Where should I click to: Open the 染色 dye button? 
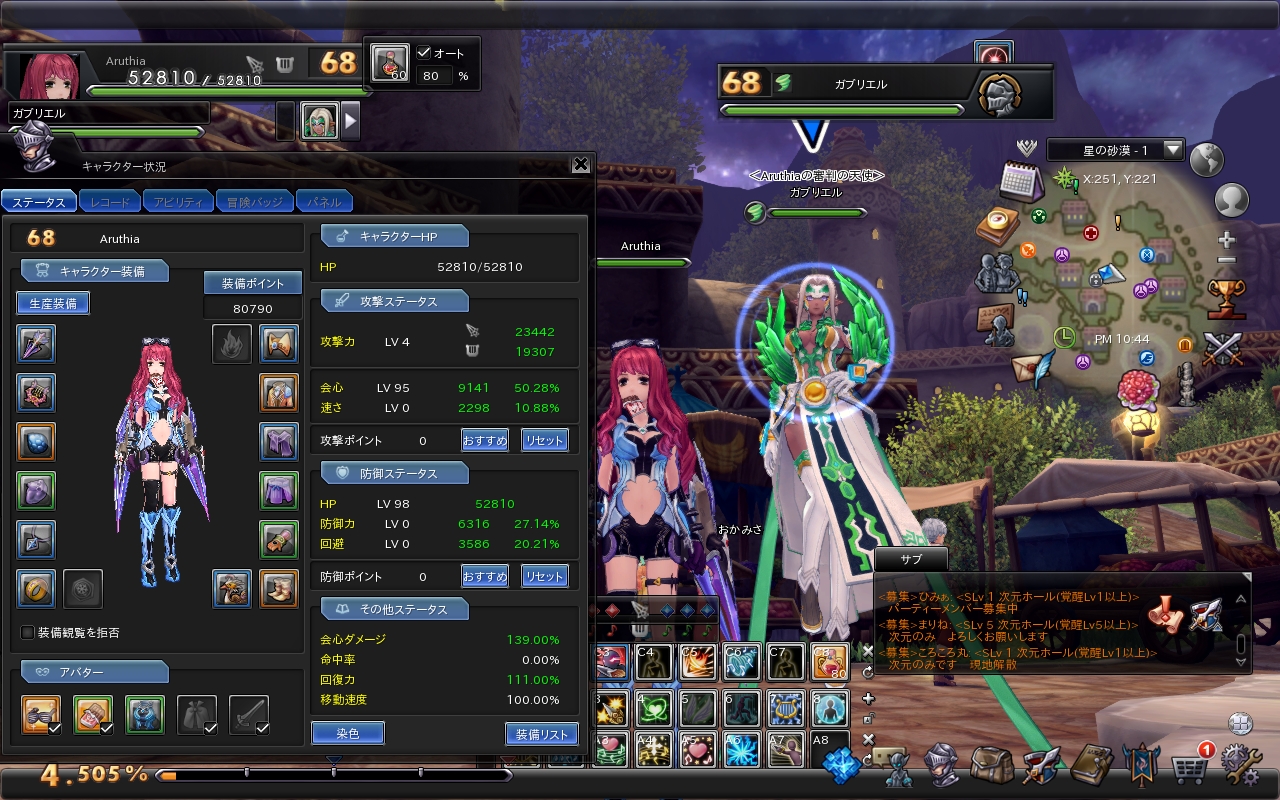point(347,733)
